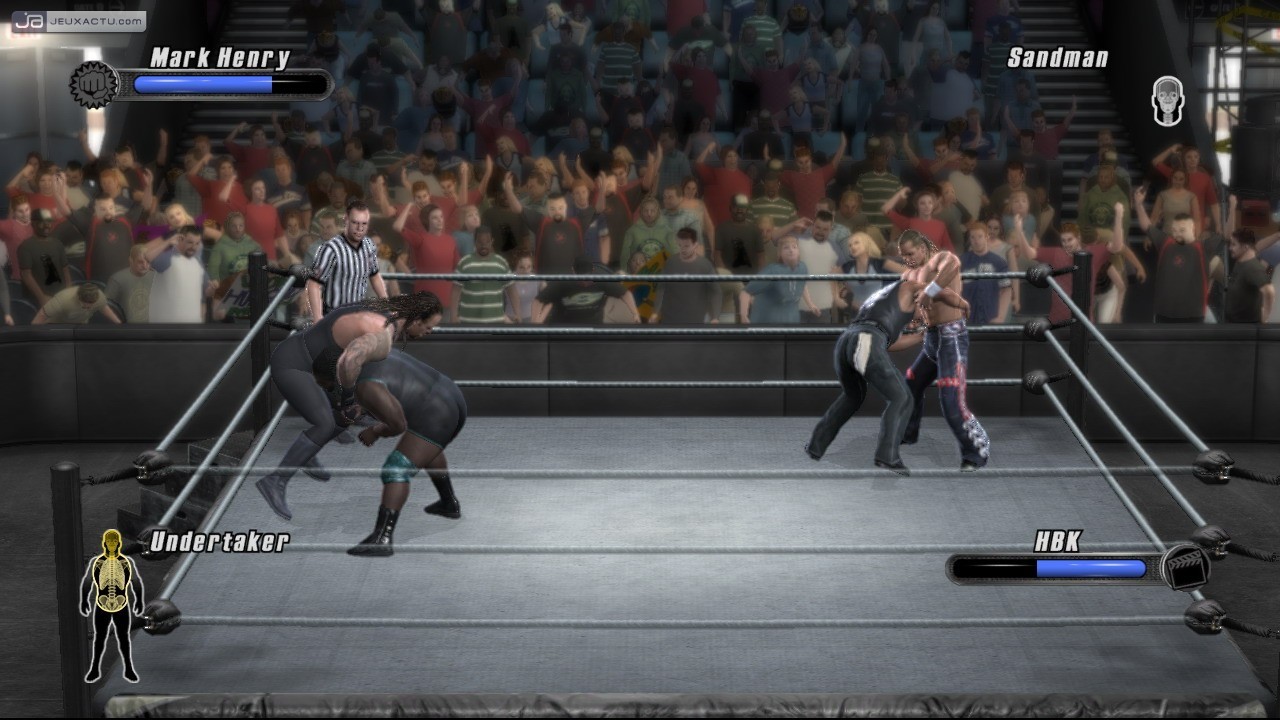Screen dimensions: 1280x720
Task: Open the JeuxActu.com watermark logo
Action: 78,20
